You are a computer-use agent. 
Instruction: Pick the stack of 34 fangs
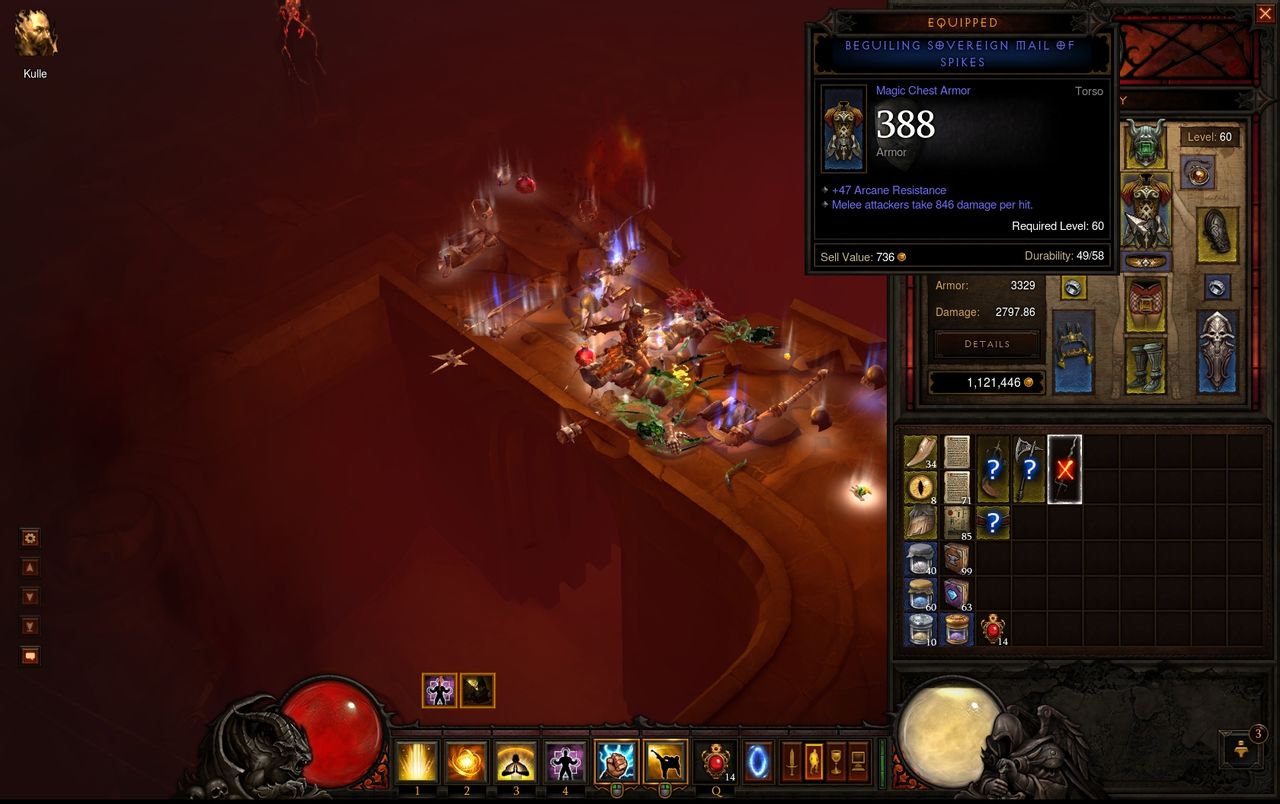[920, 452]
